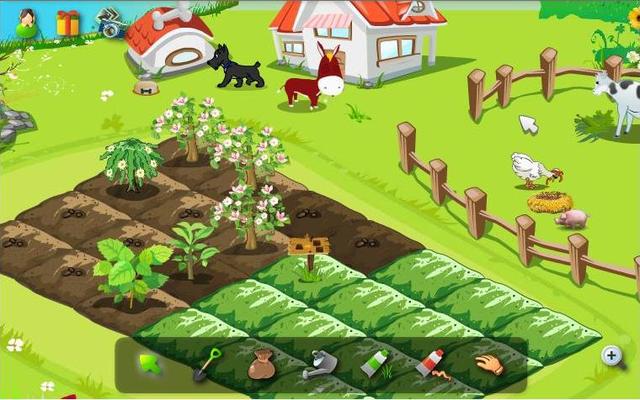Select the green arrow cursor tool
Screen dimensions: 640x400
(150, 363)
